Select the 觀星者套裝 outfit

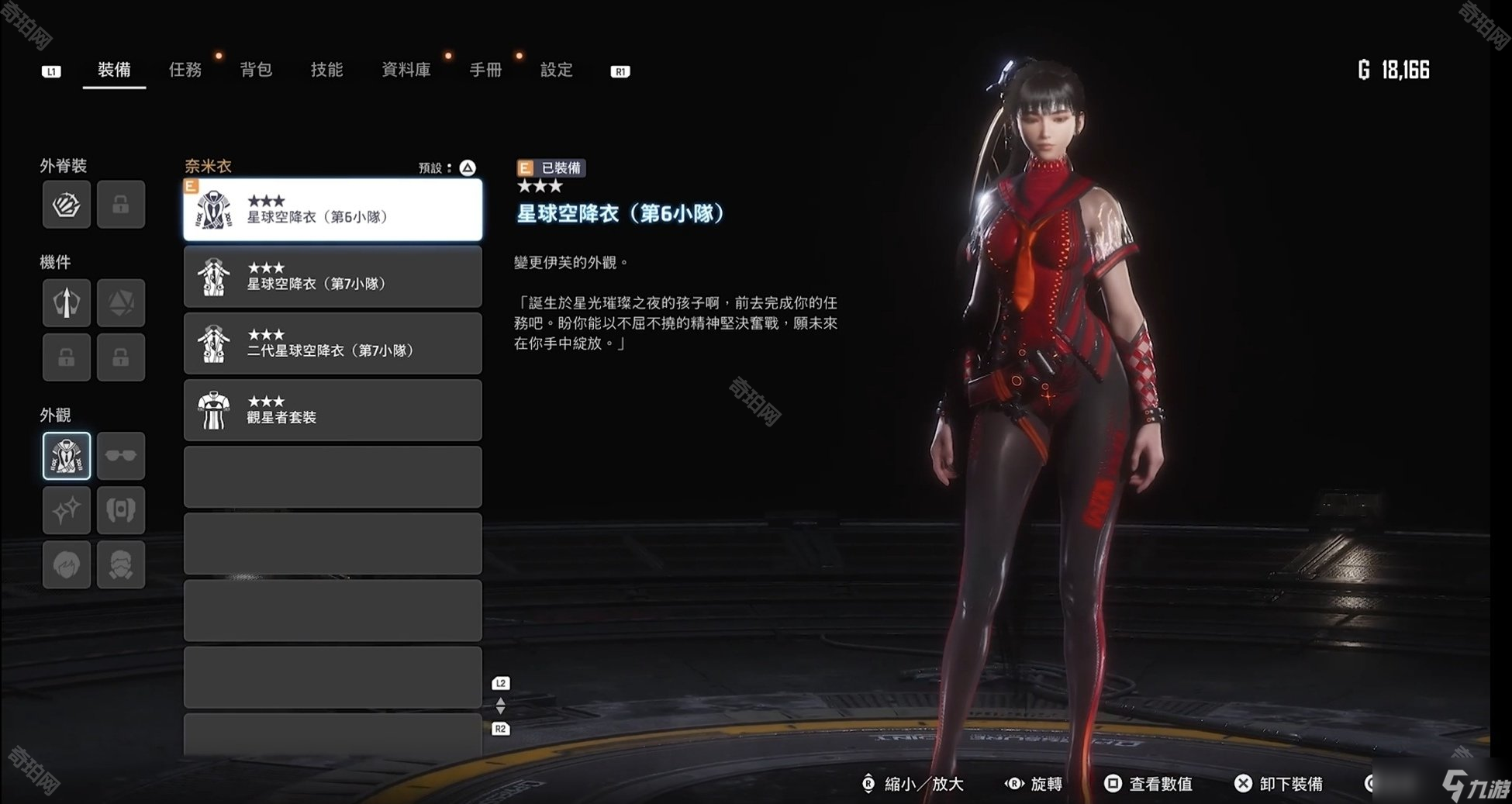coord(333,410)
